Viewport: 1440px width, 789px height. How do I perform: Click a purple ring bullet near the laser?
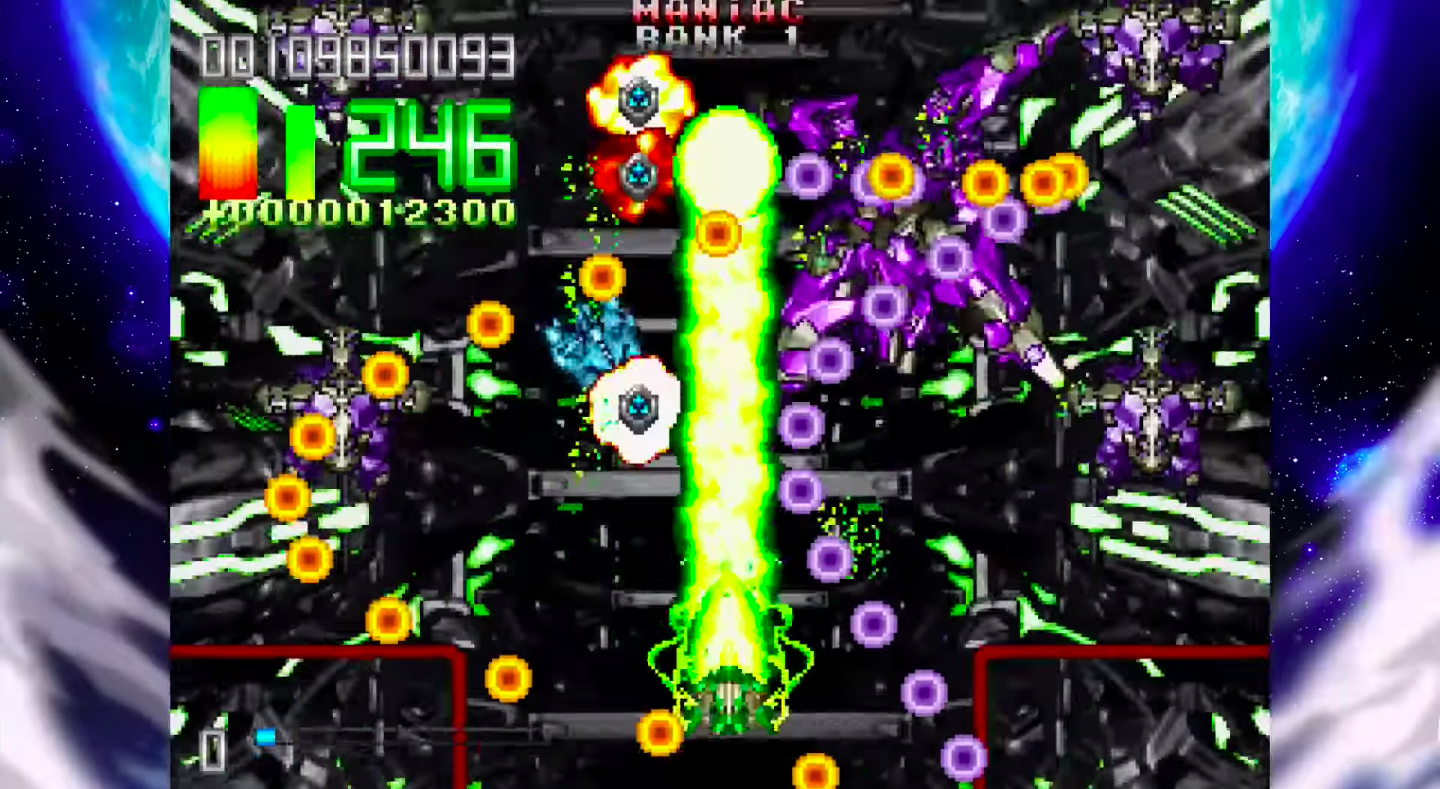pyautogui.click(x=800, y=490)
